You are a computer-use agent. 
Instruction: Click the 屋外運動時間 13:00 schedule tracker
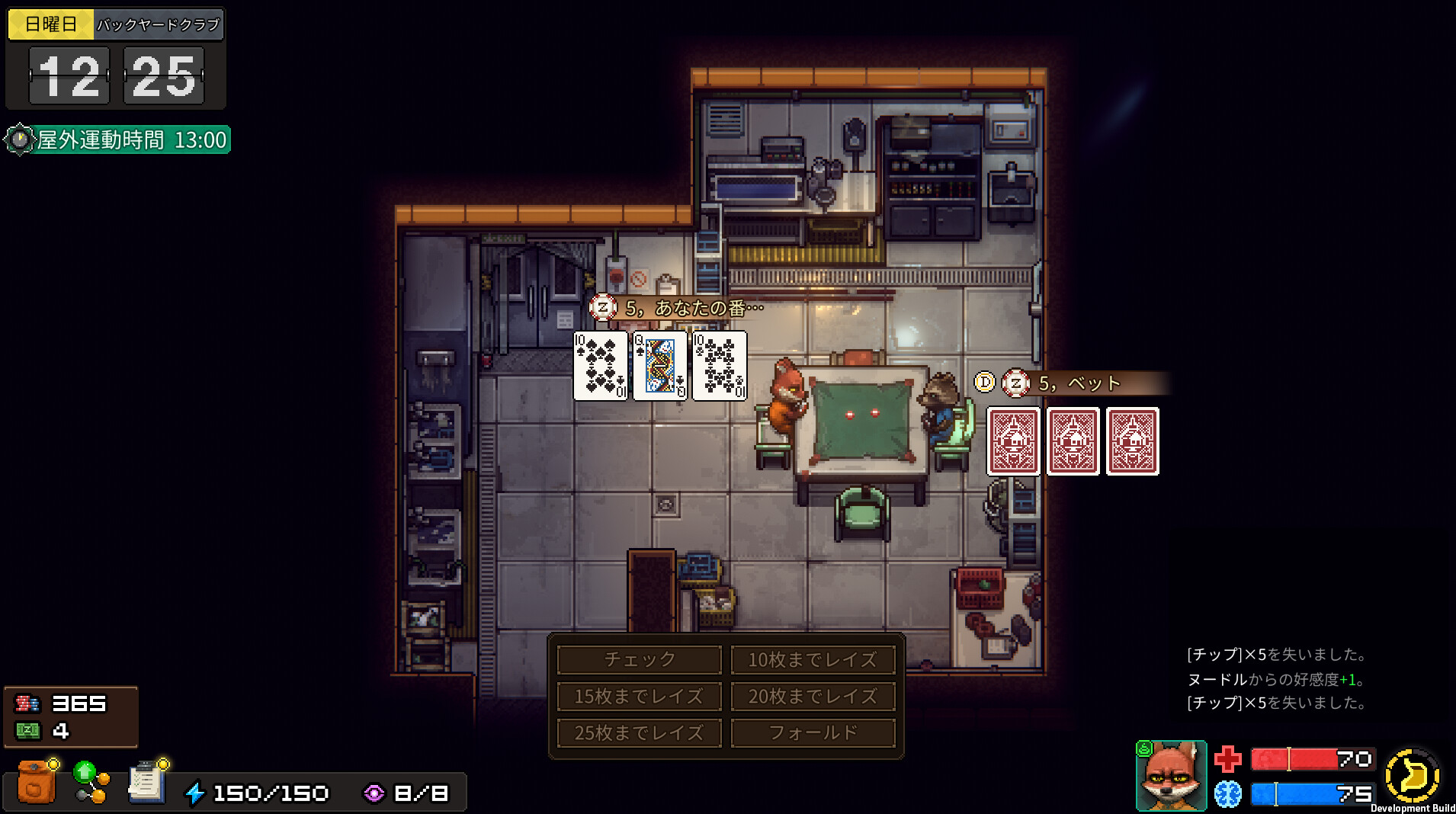pyautogui.click(x=119, y=140)
